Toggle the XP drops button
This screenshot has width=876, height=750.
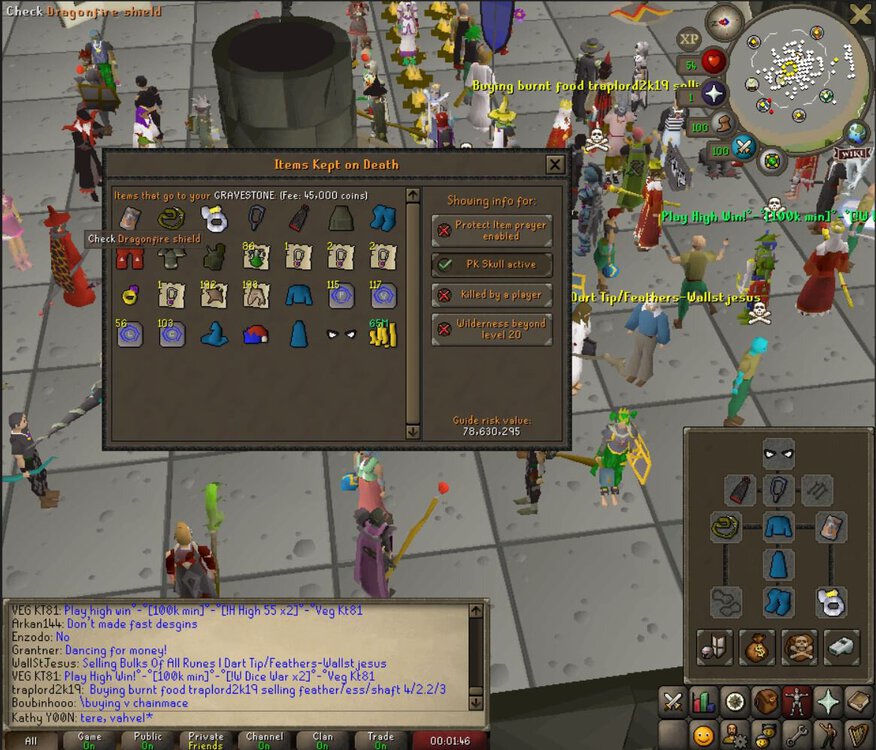[x=689, y=39]
